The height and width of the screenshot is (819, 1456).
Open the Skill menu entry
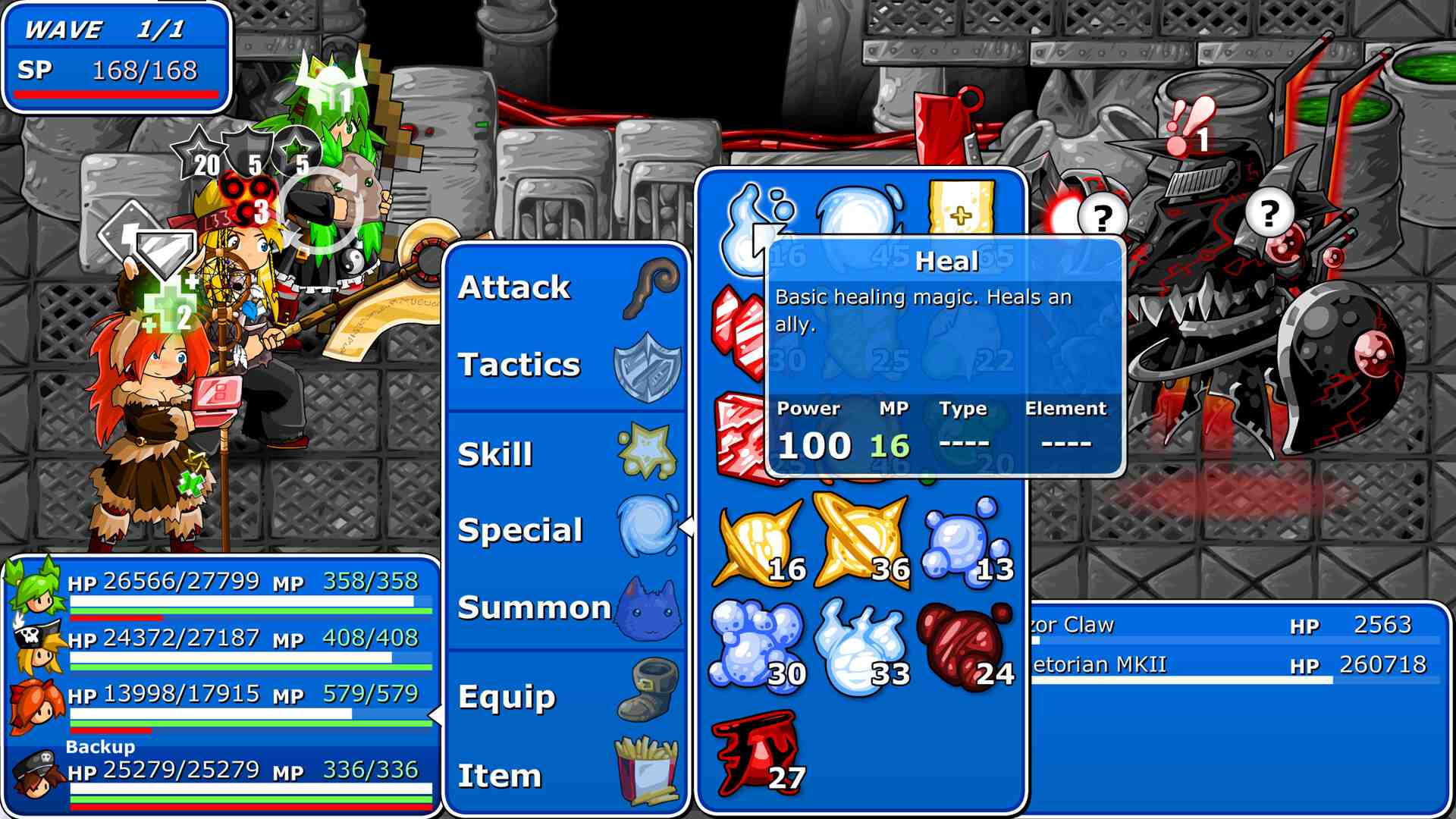coord(497,453)
